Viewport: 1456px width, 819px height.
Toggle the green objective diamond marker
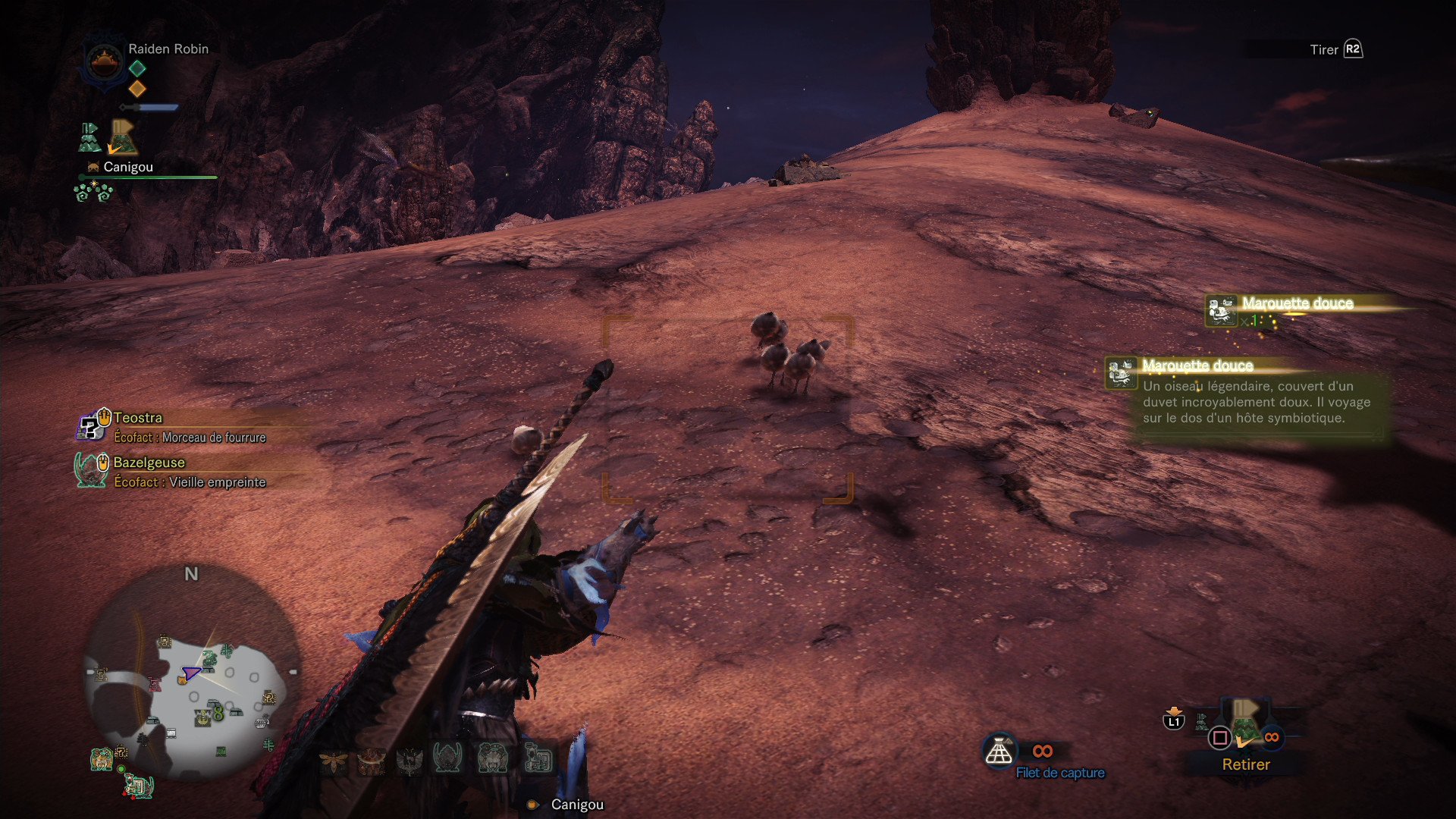(136, 67)
